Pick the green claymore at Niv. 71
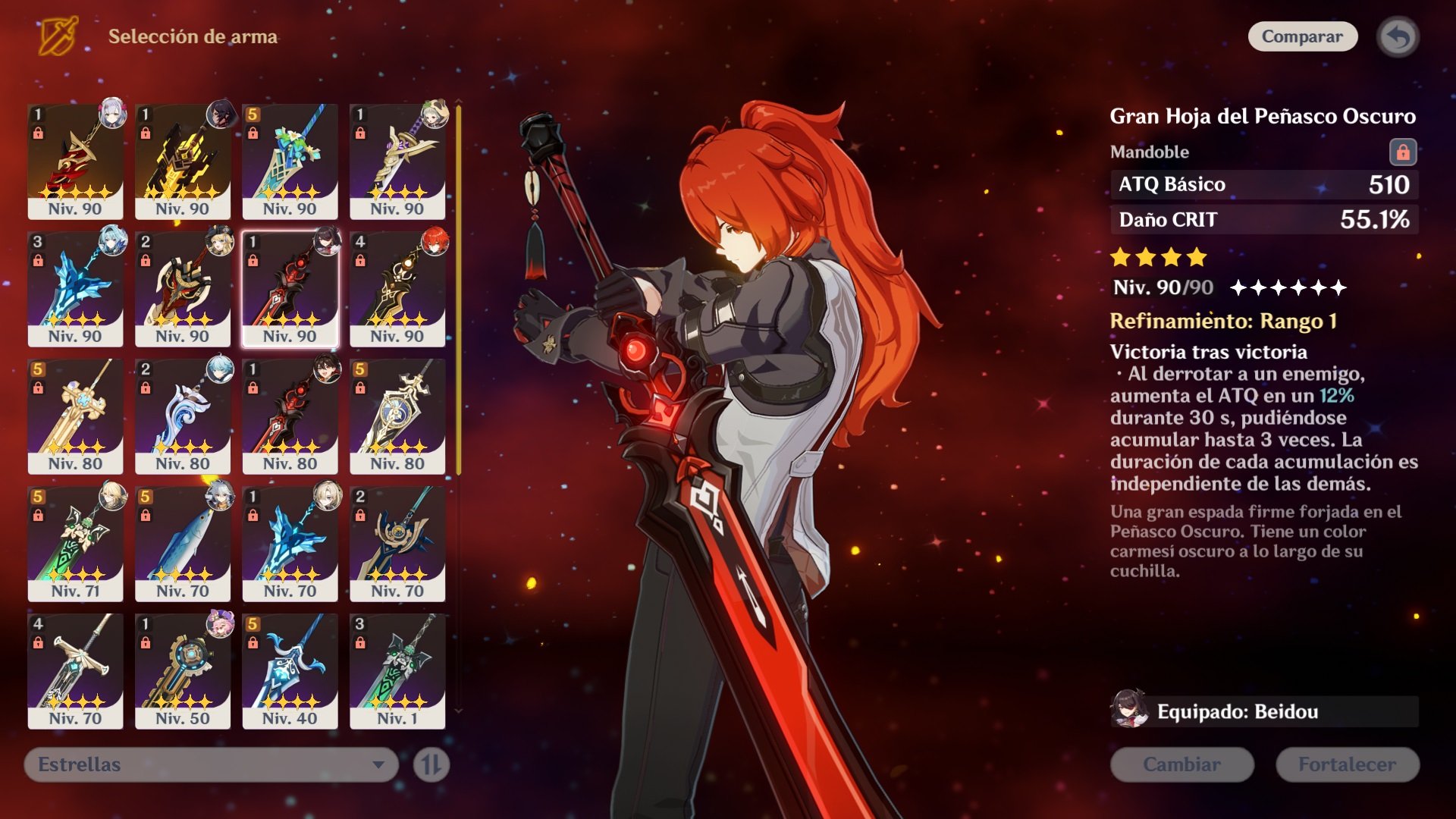Viewport: 1456px width, 819px height. click(x=75, y=543)
